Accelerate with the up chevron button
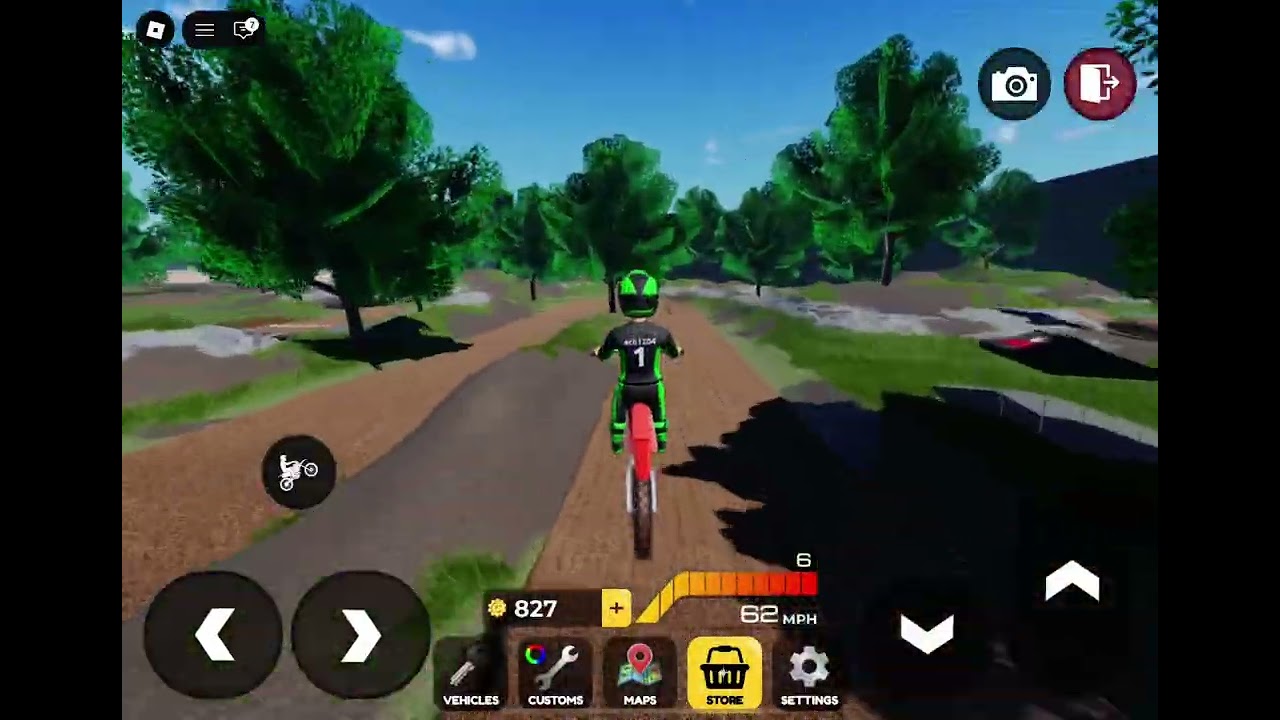The image size is (1280, 720). pos(1072,582)
